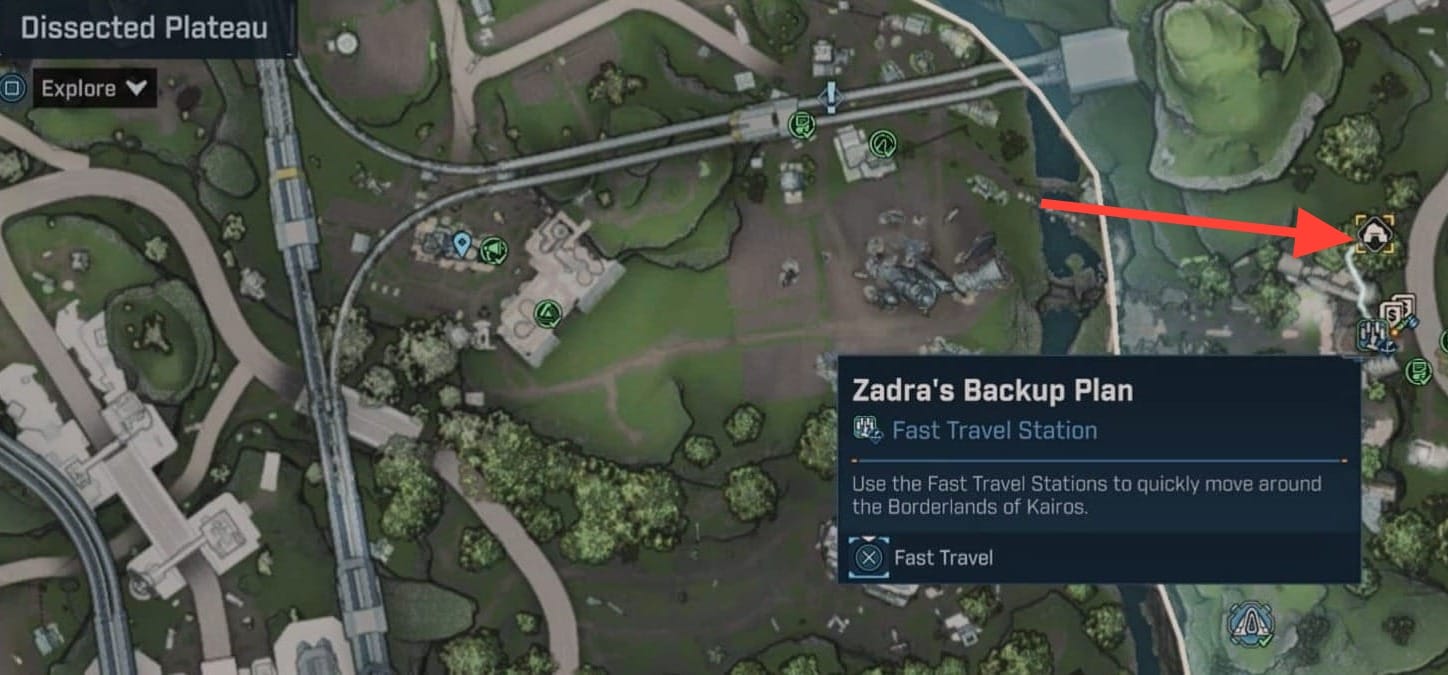Viewport: 1448px width, 675px height.
Task: Select the green megaphone completed marker
Action: 493,249
